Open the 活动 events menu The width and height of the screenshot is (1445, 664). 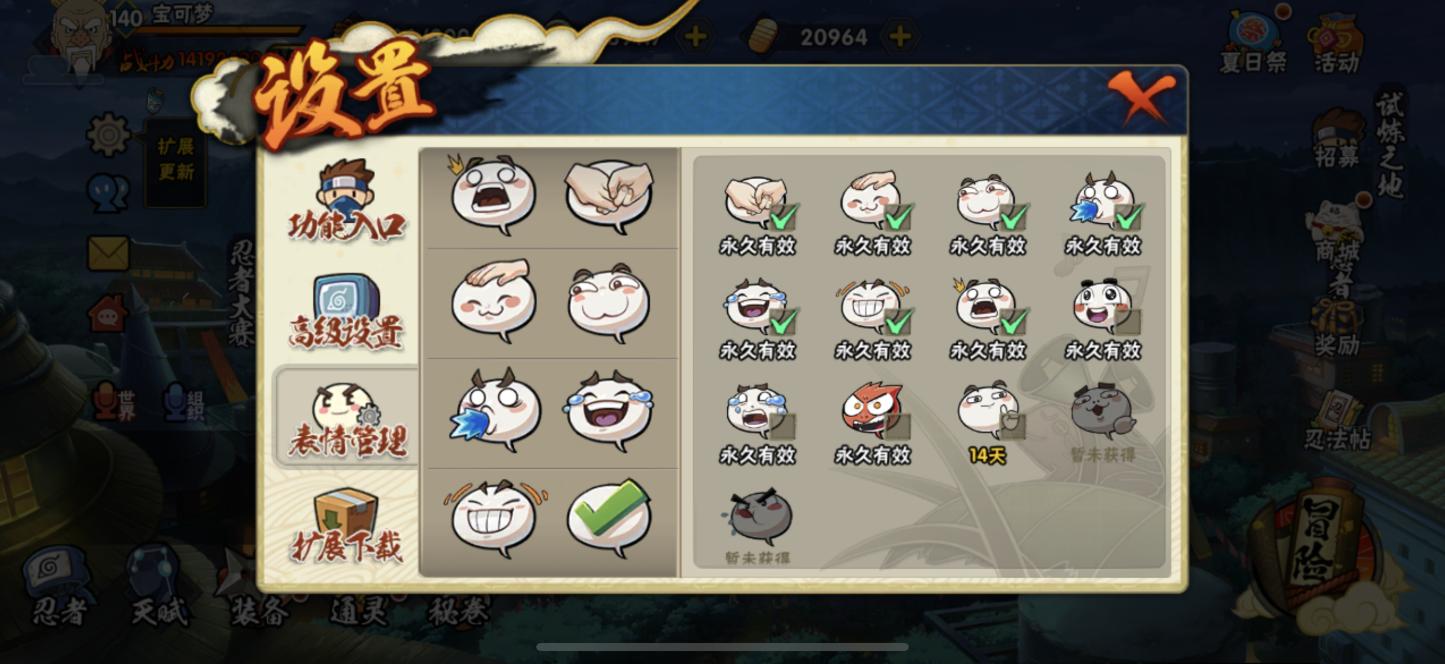[x=1337, y=42]
